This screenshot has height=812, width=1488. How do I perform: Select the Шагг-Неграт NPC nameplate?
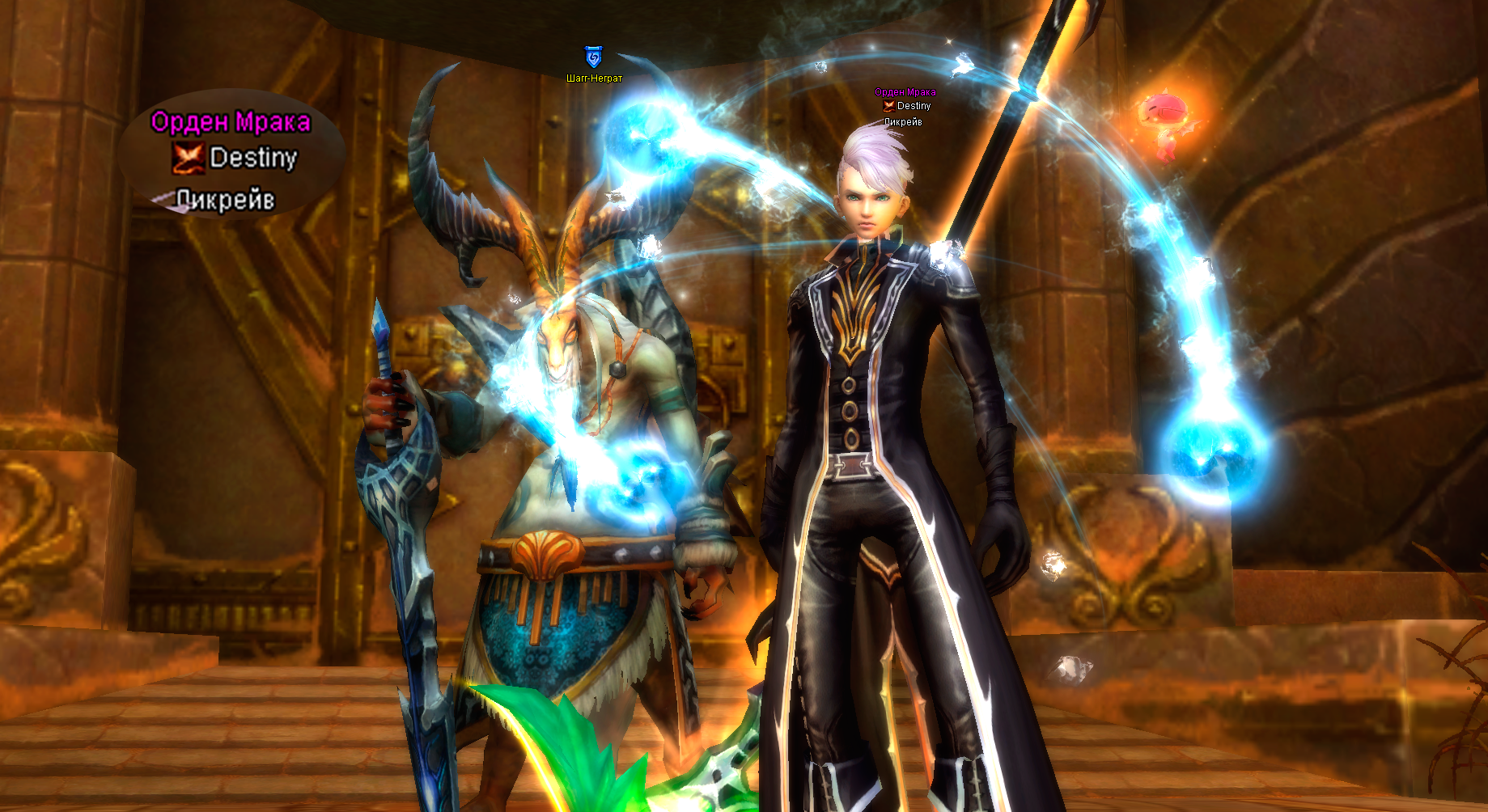[594, 78]
